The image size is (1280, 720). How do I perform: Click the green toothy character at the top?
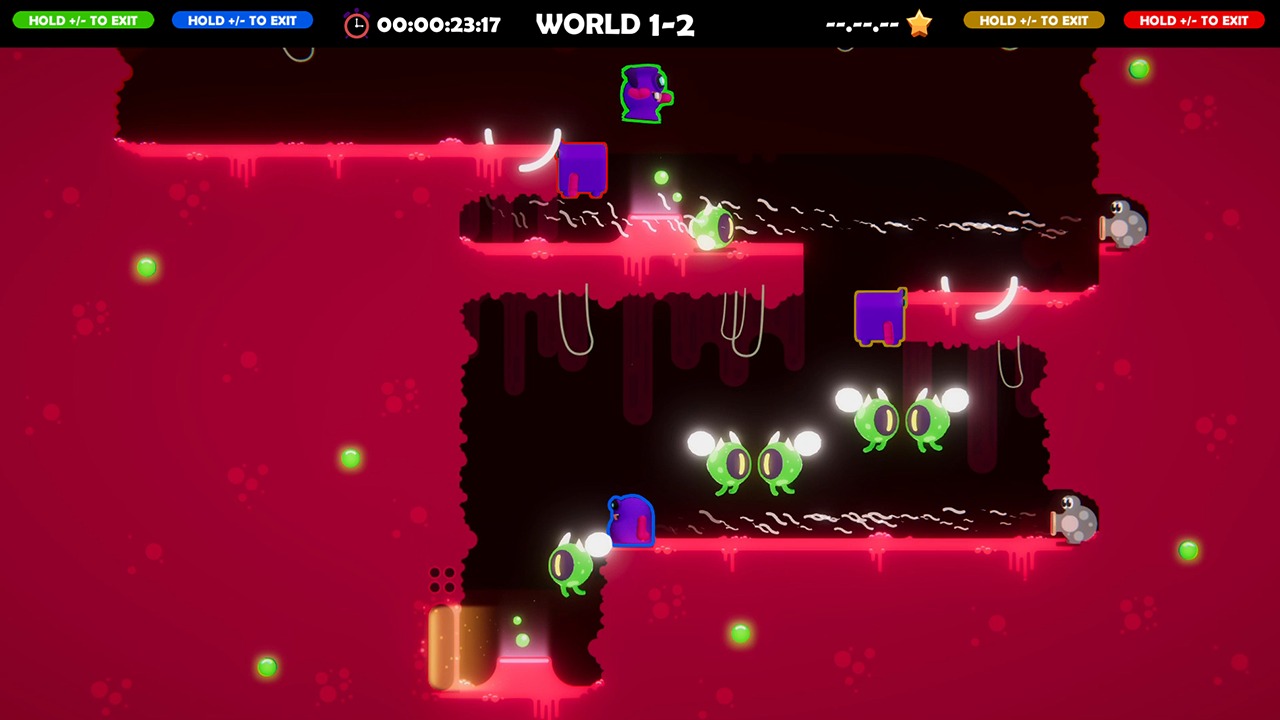click(644, 93)
